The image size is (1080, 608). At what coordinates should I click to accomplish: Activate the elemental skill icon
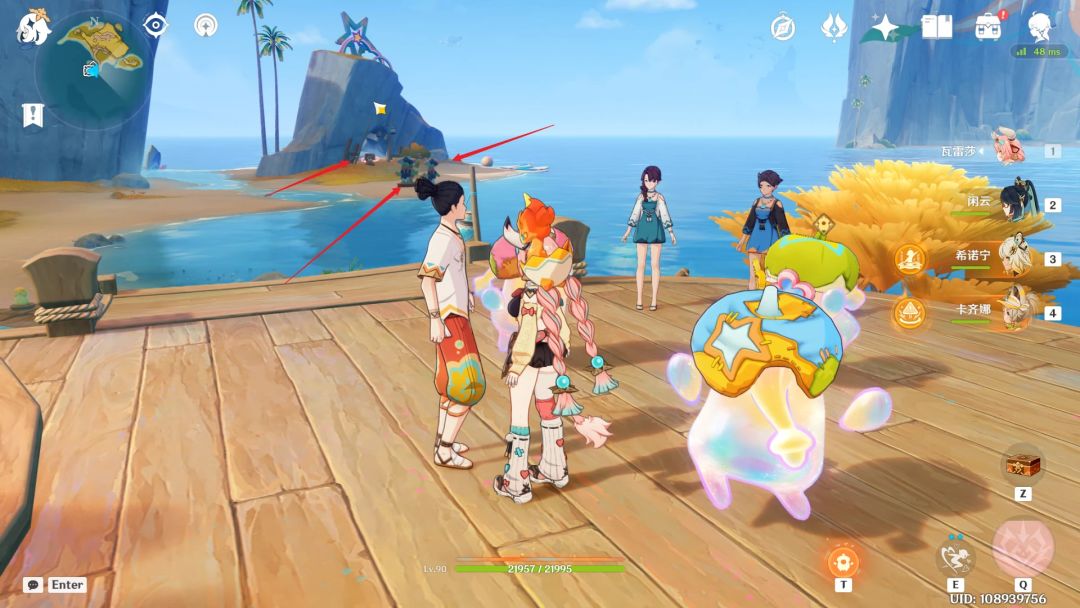click(x=955, y=557)
